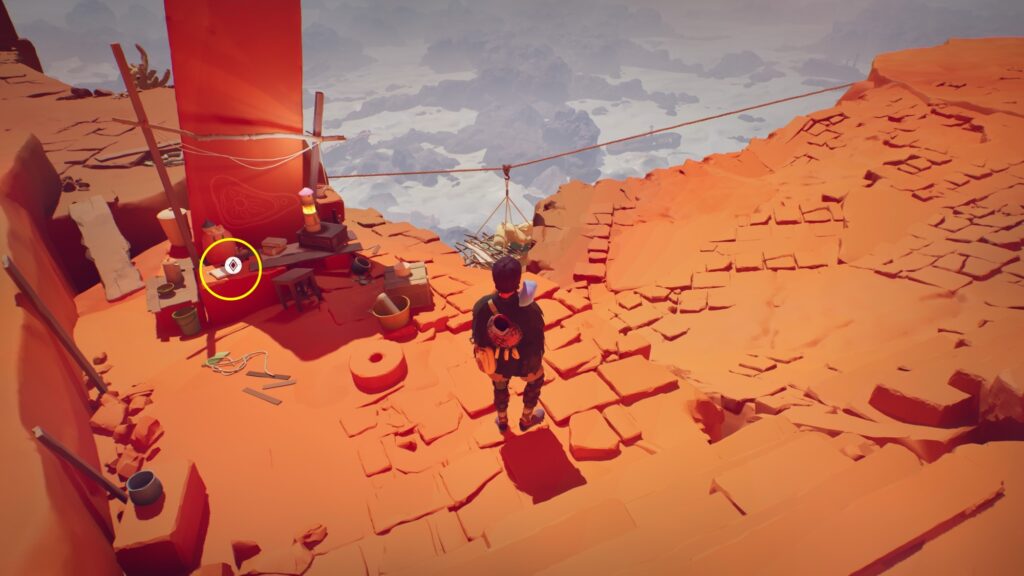Select the white diamond interaction marker
This screenshot has width=1024, height=576.
(x=231, y=266)
